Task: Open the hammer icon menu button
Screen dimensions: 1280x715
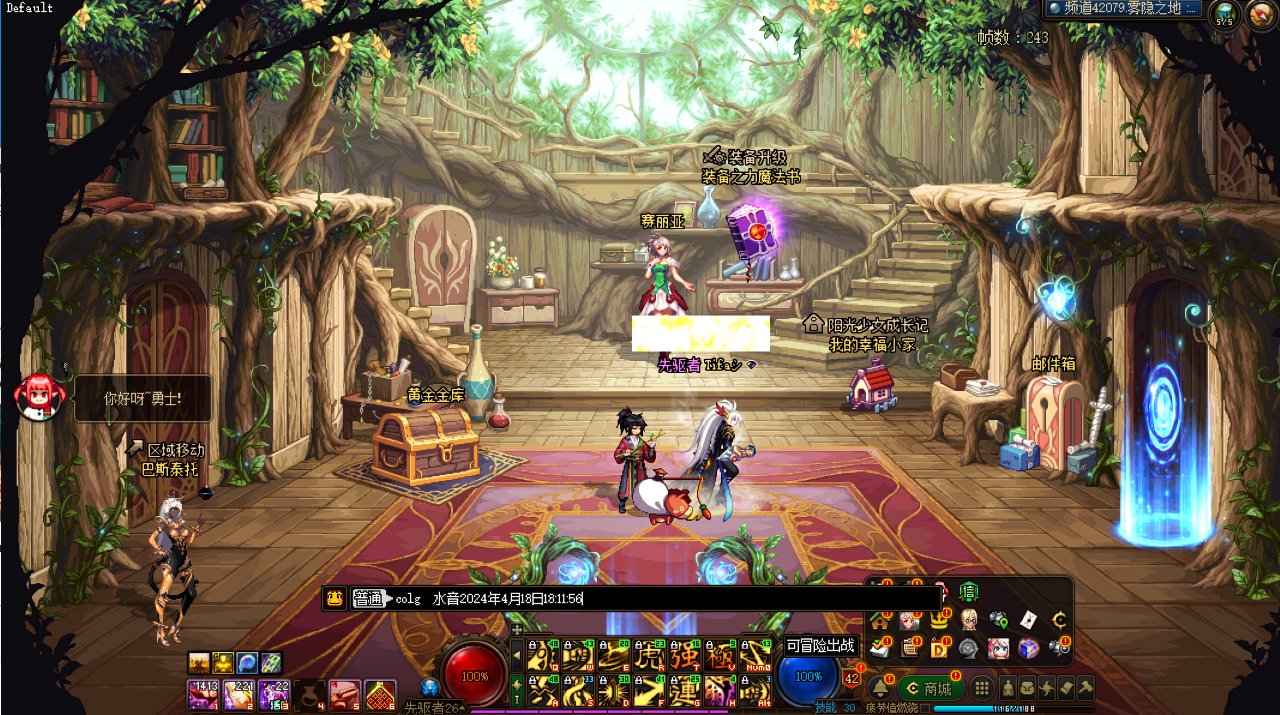Action: pos(1085,688)
